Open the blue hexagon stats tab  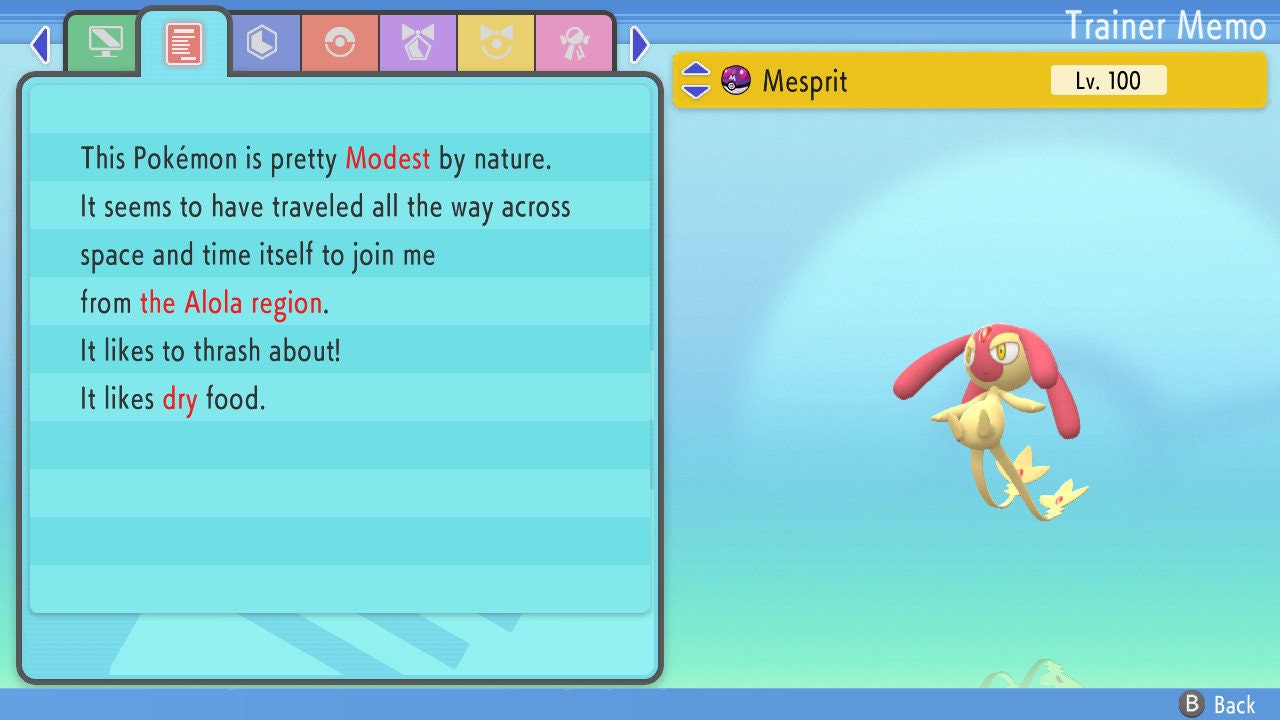tap(262, 43)
